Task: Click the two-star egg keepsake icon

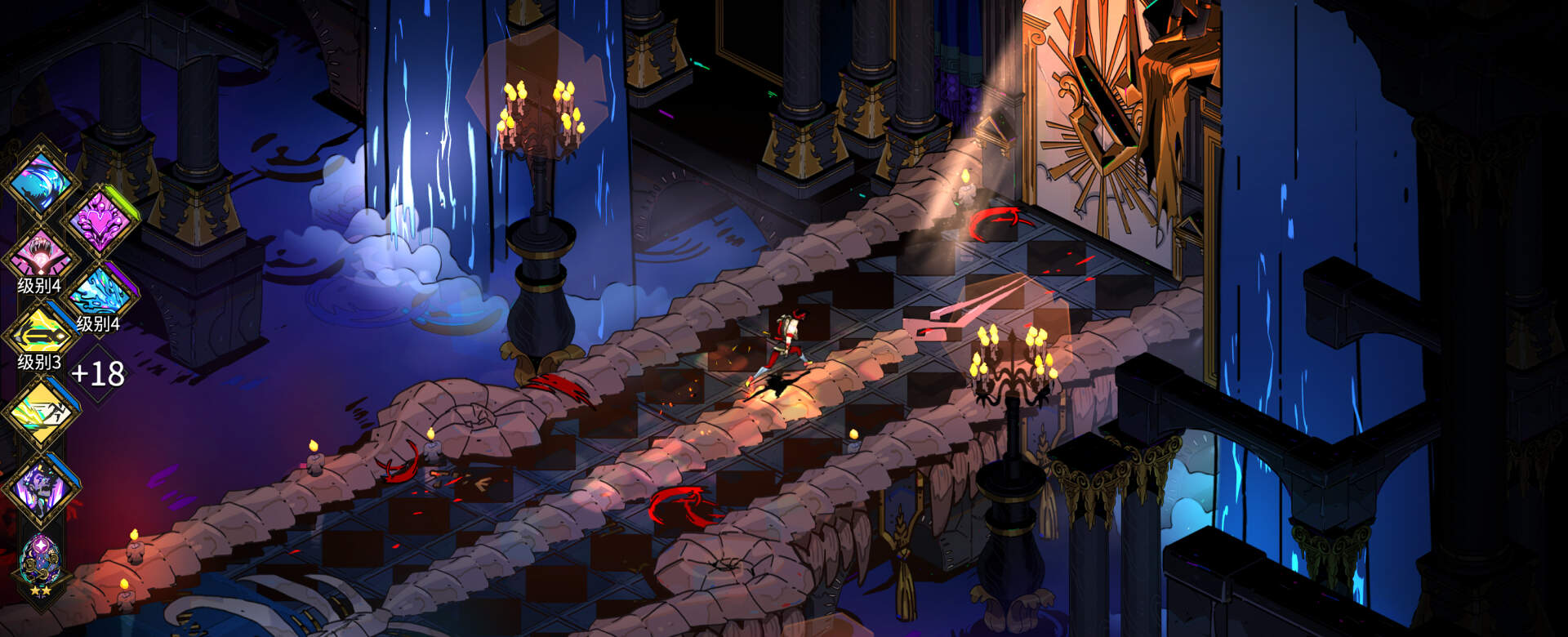Action: (39, 562)
